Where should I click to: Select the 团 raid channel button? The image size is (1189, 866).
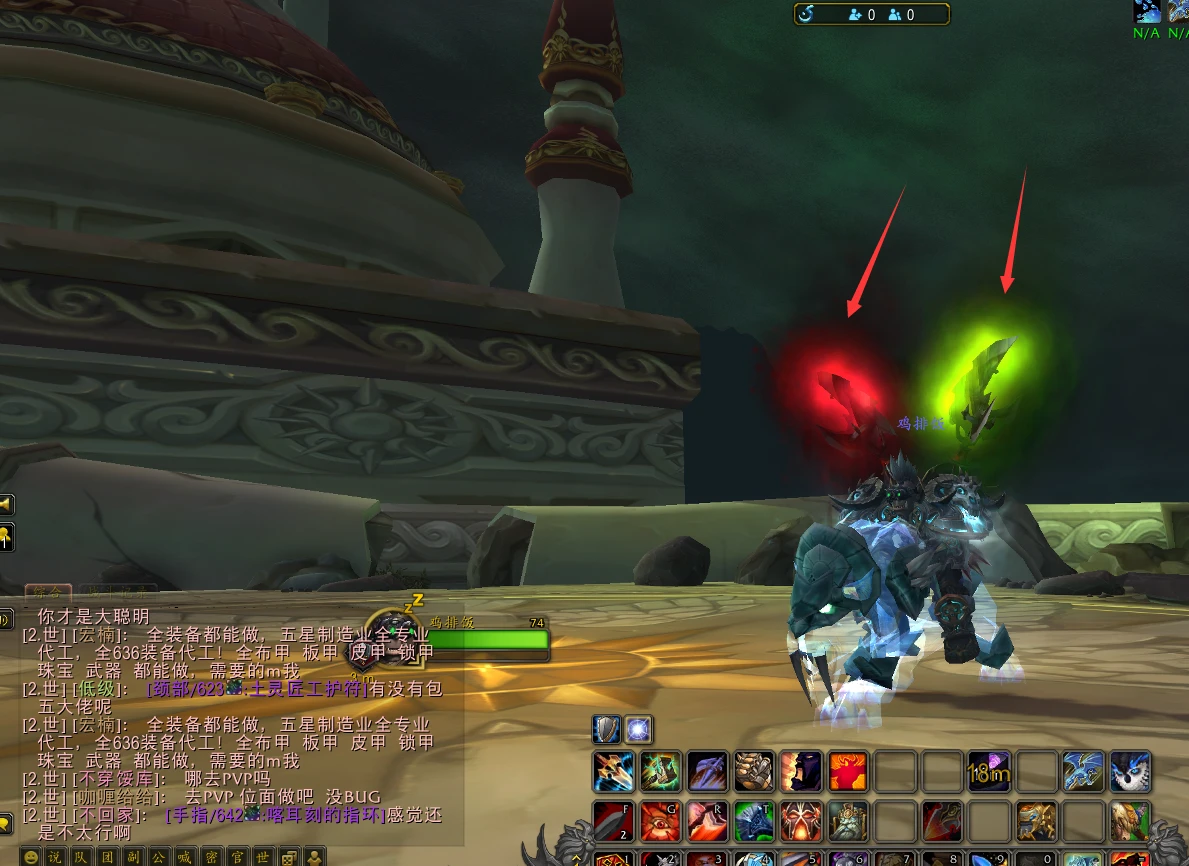pos(107,857)
